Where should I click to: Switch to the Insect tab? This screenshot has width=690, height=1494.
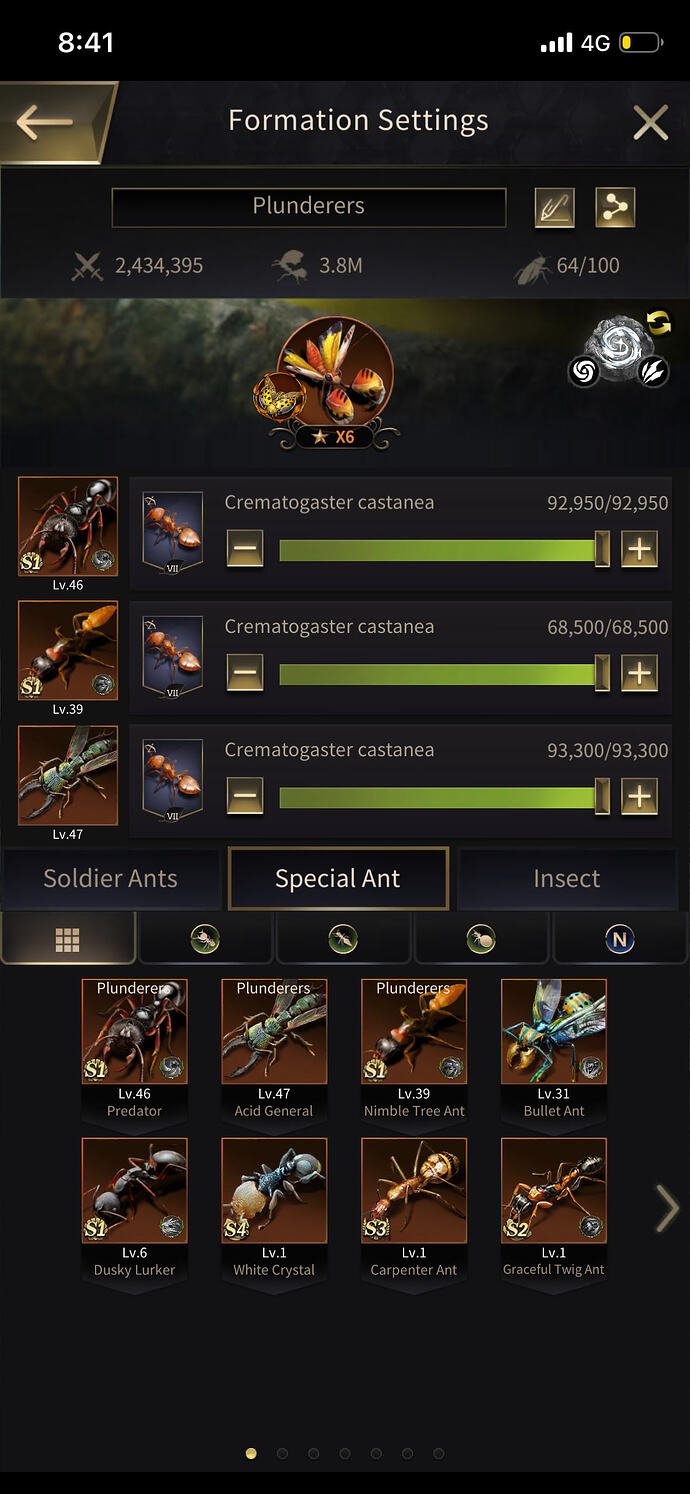[566, 879]
